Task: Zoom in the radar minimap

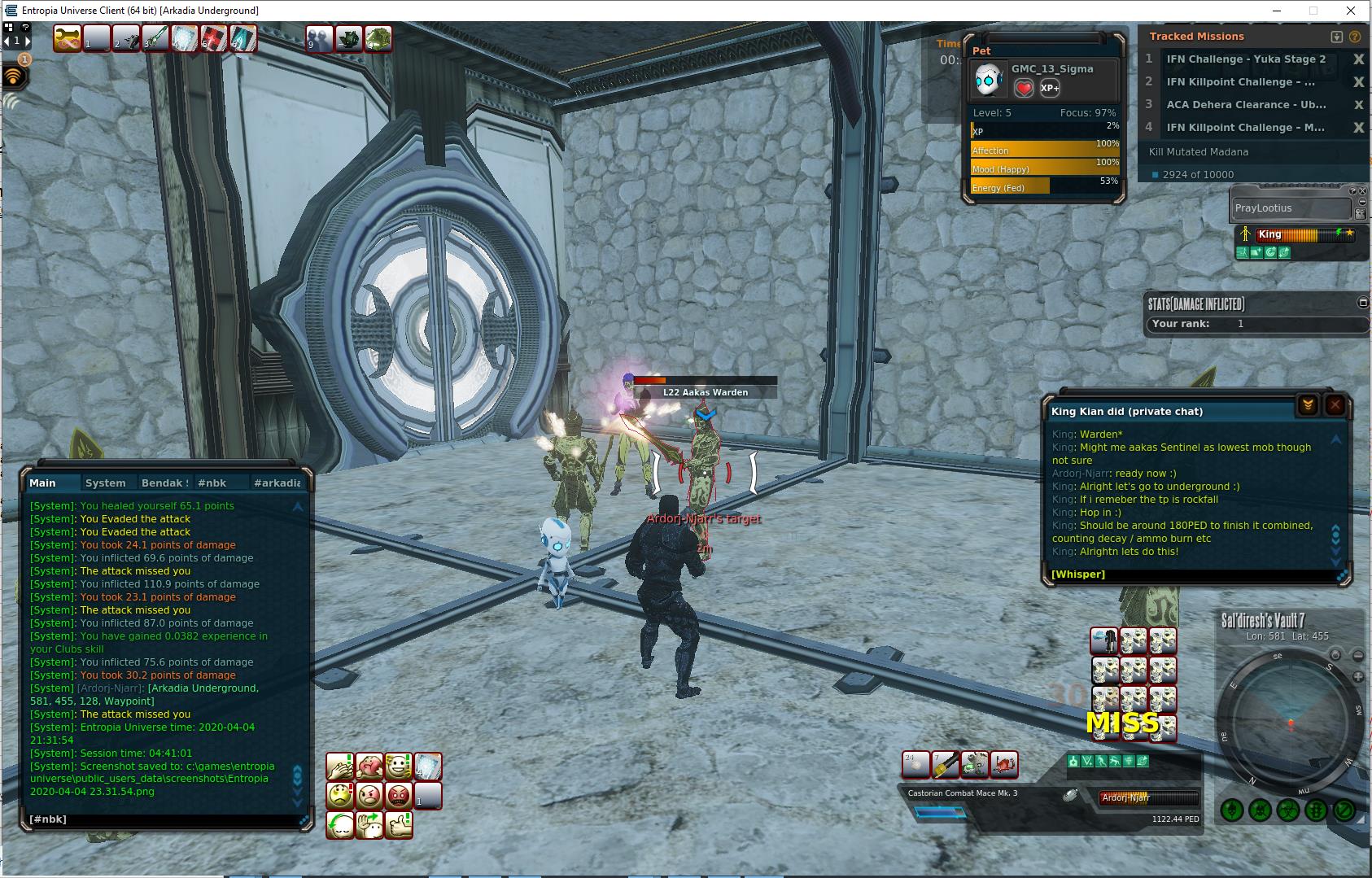Action: (1357, 677)
